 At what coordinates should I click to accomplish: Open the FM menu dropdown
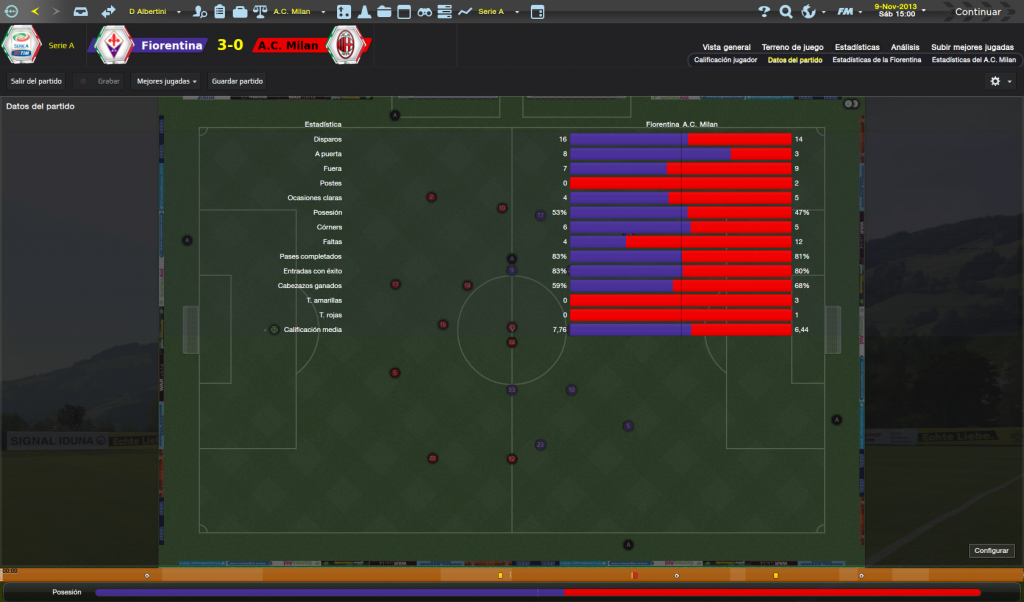848,12
